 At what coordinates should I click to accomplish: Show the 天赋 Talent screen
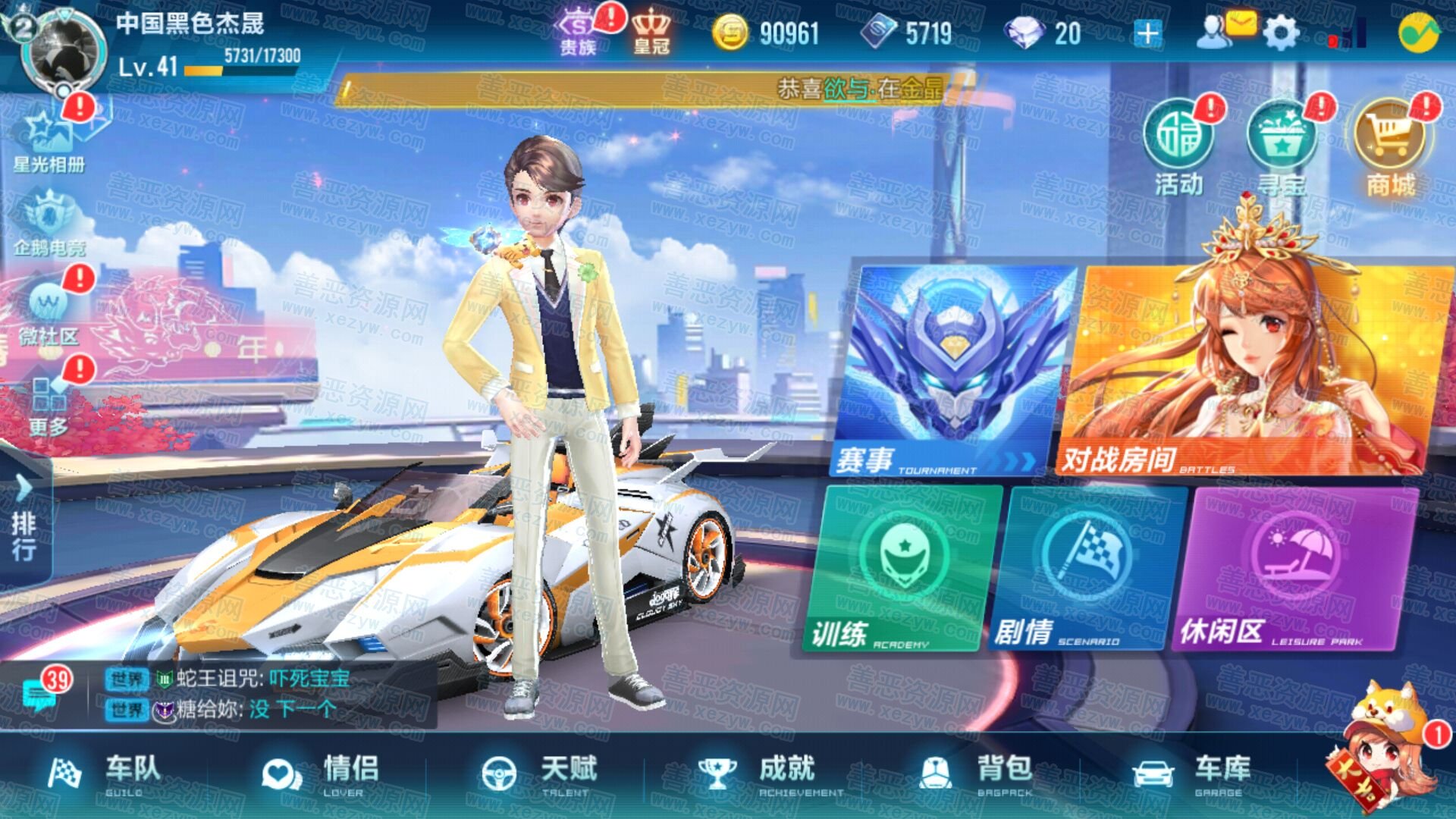tap(540, 773)
